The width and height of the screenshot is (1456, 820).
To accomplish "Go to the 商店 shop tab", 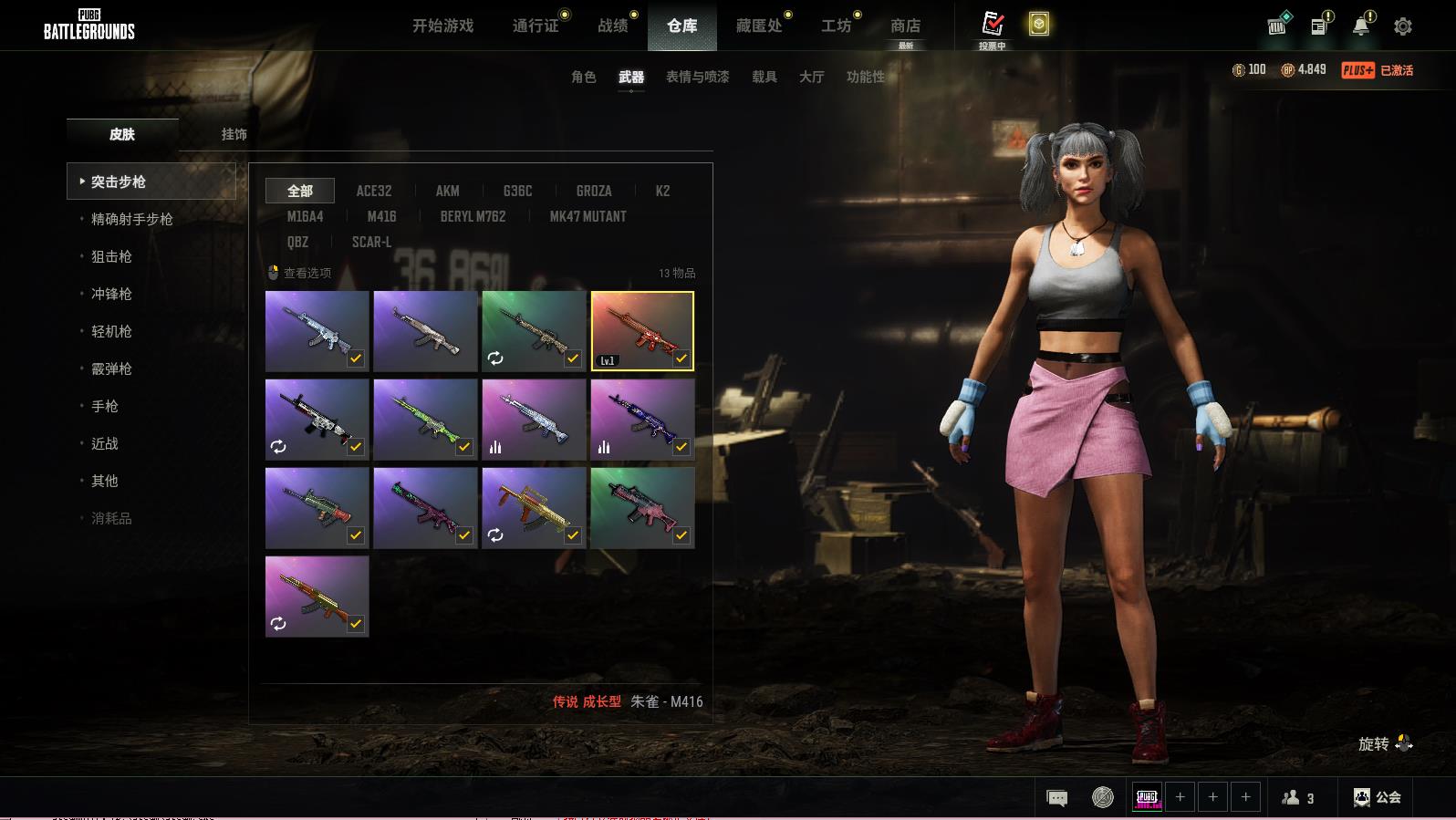I will pos(905,26).
